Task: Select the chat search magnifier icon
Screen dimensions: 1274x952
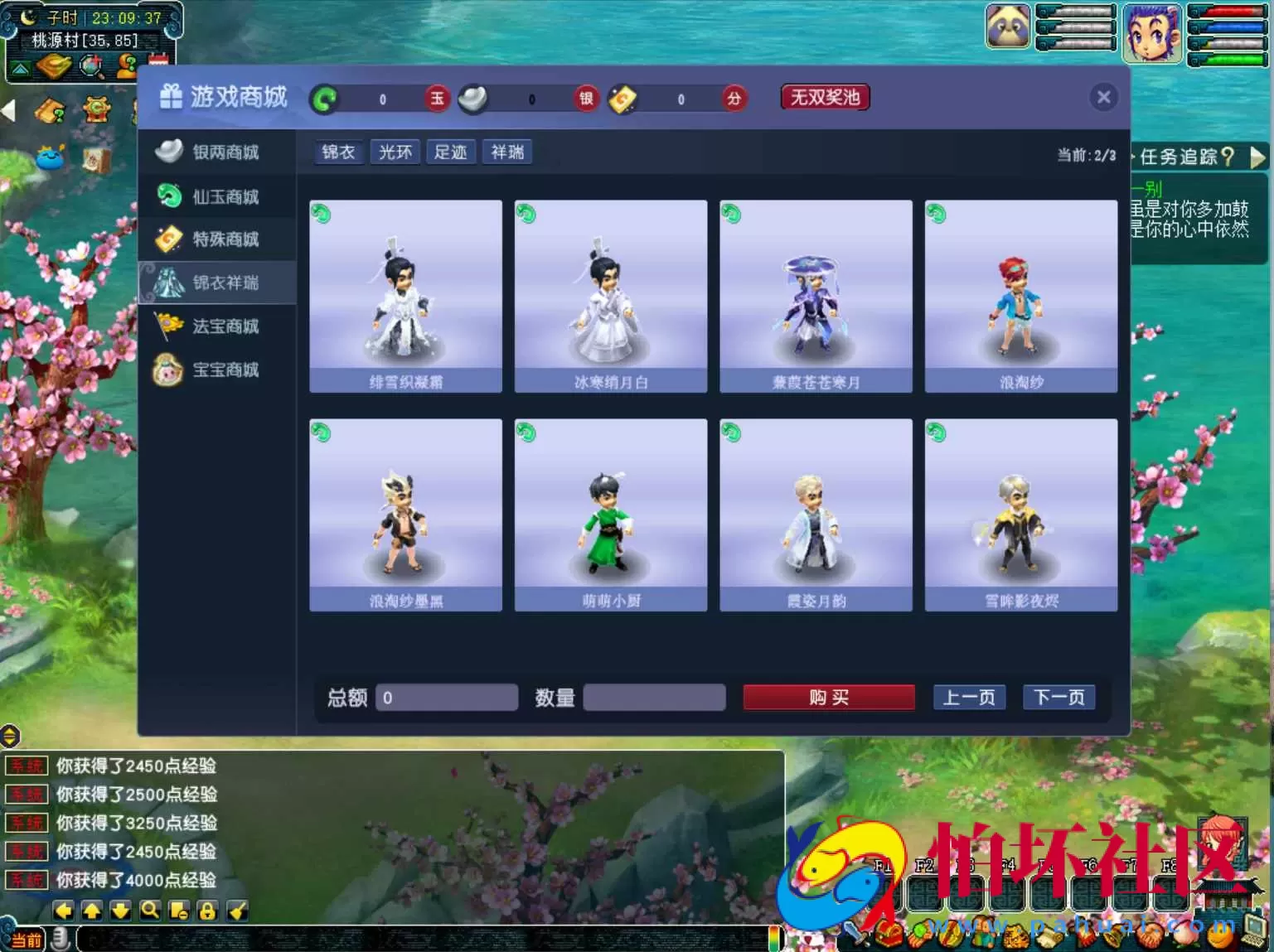Action: point(150,910)
